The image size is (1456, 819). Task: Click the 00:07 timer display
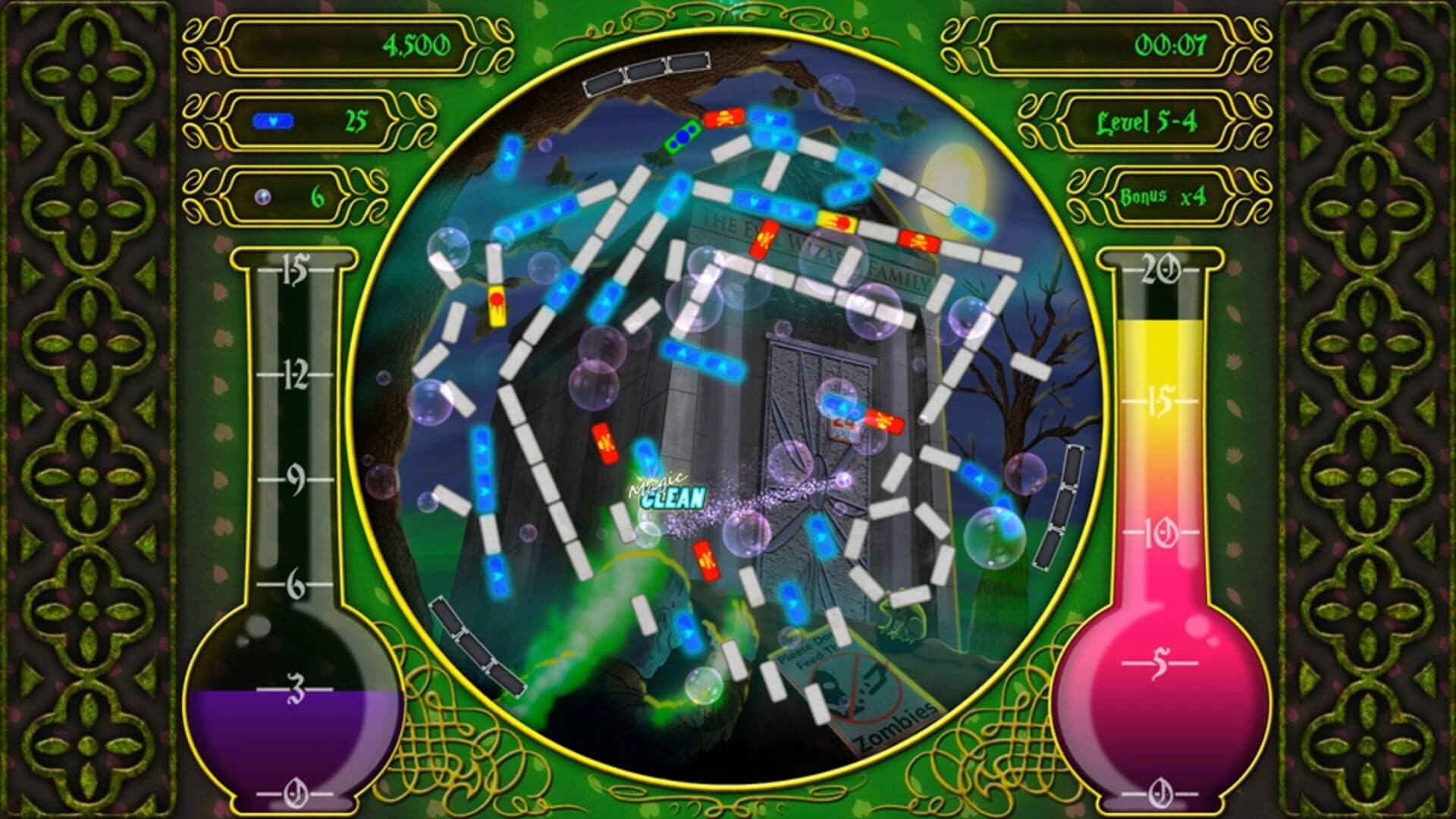pos(1172,45)
